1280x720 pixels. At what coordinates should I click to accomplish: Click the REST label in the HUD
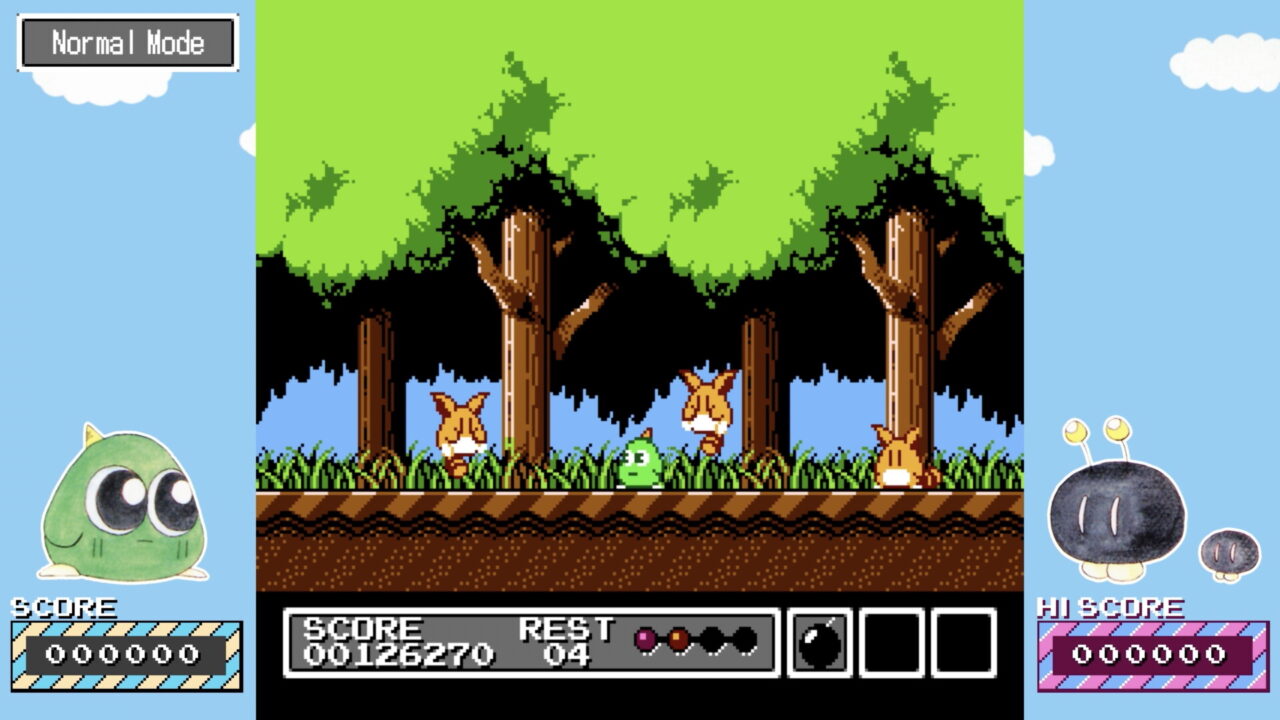[x=568, y=630]
